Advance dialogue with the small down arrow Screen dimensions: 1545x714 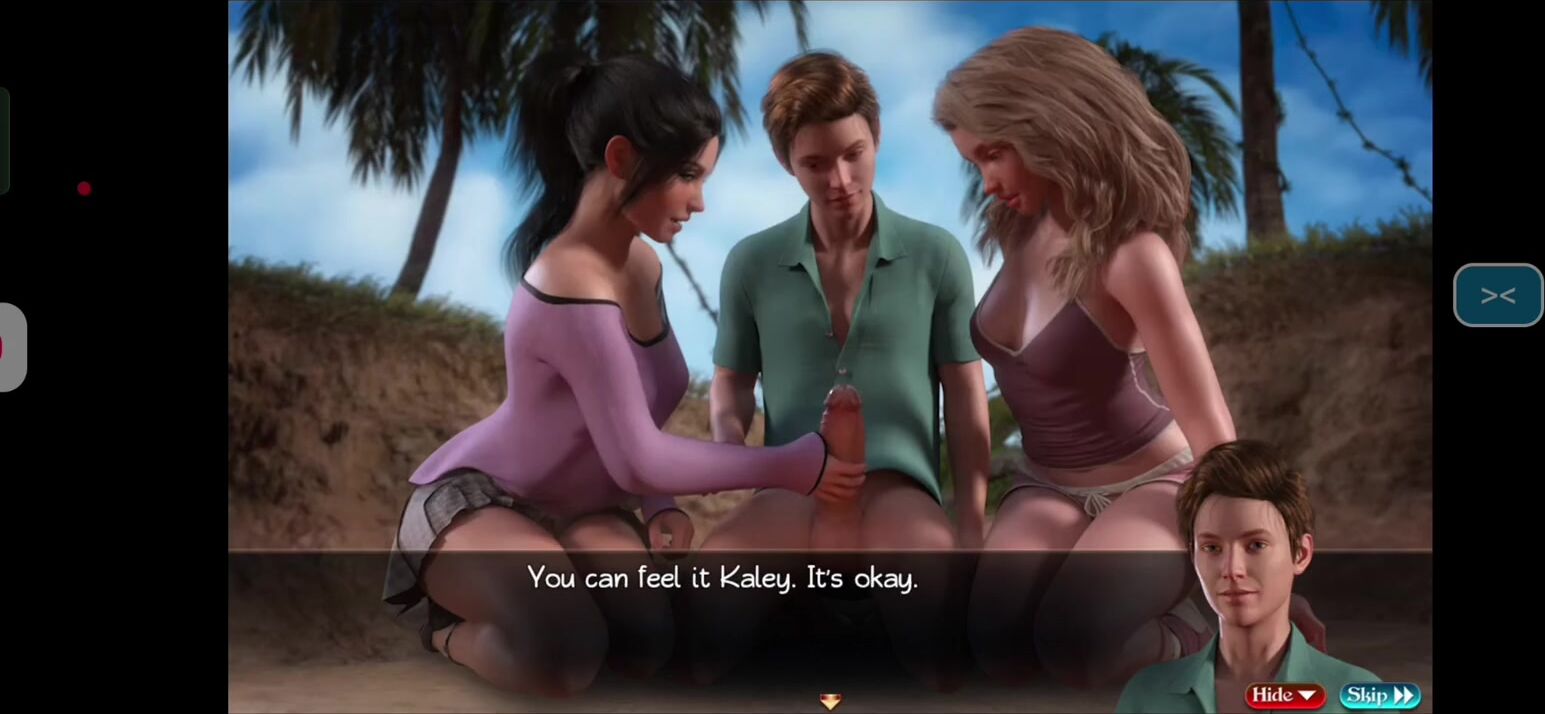click(x=829, y=701)
